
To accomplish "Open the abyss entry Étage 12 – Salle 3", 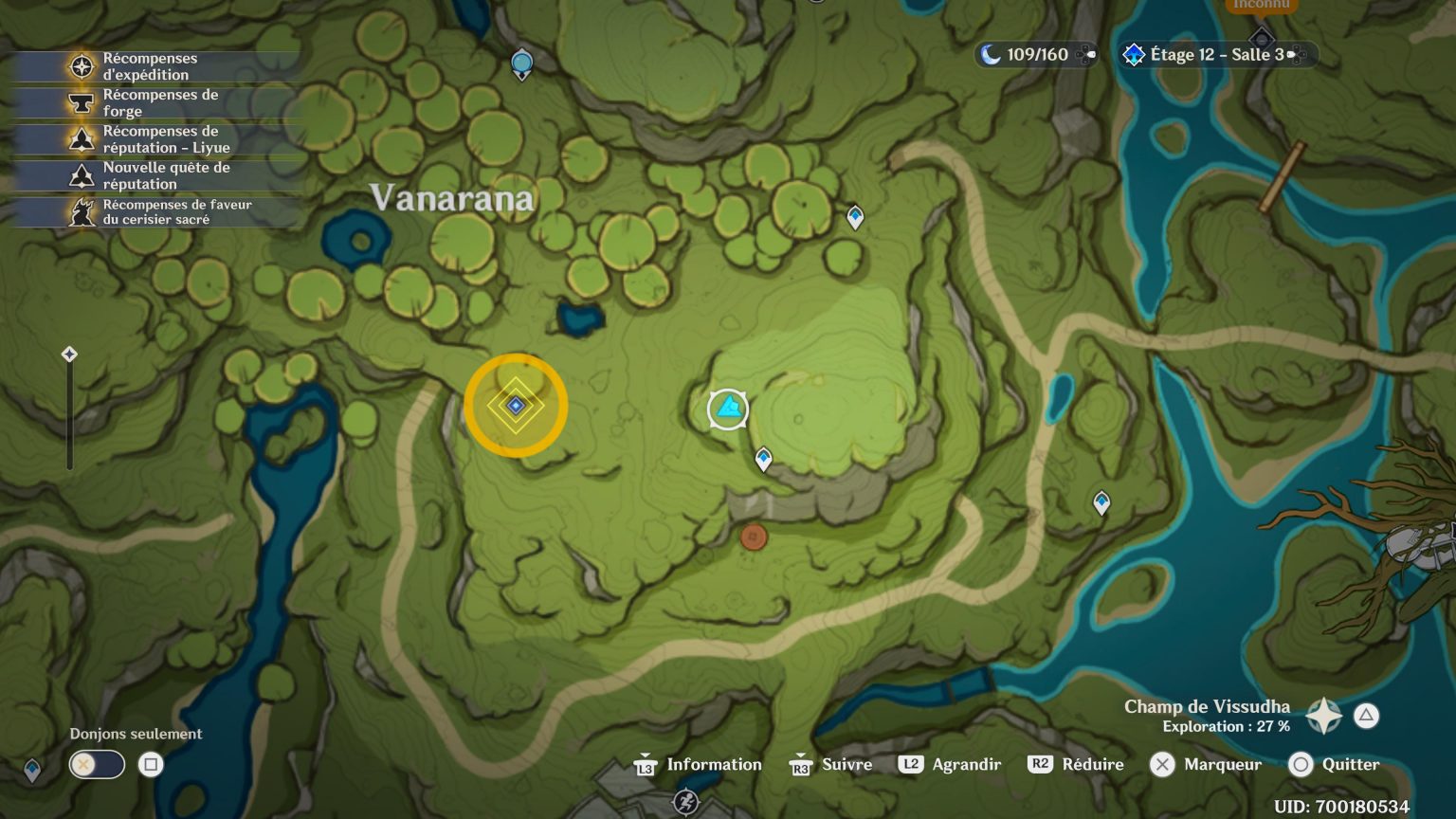I will point(1213,54).
